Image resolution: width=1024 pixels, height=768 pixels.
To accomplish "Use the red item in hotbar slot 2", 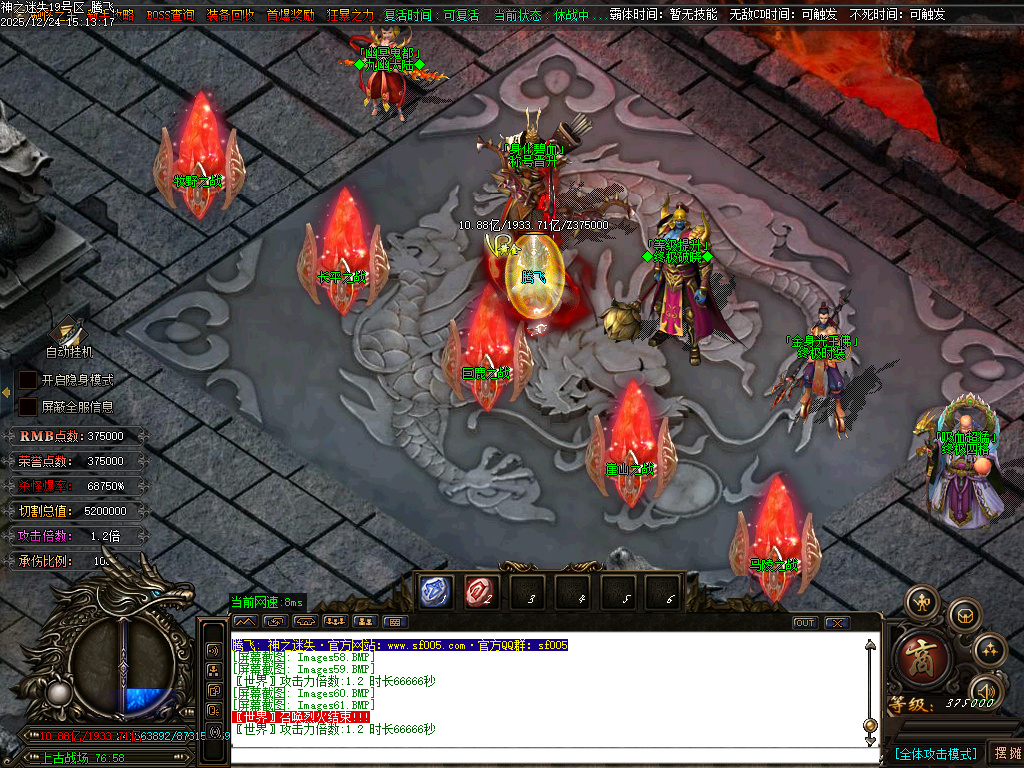I will [x=481, y=592].
